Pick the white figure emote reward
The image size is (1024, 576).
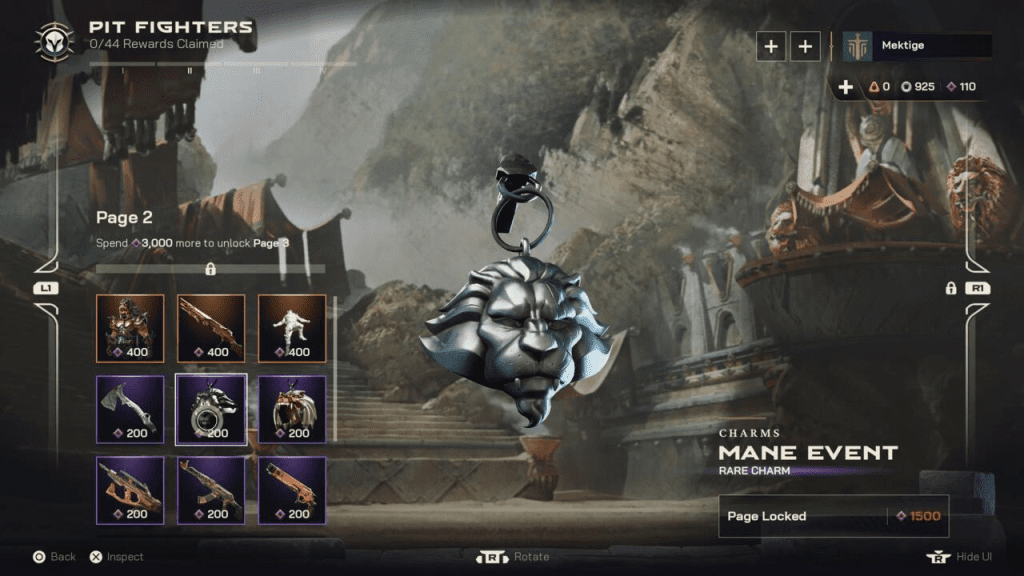pyautogui.click(x=292, y=327)
